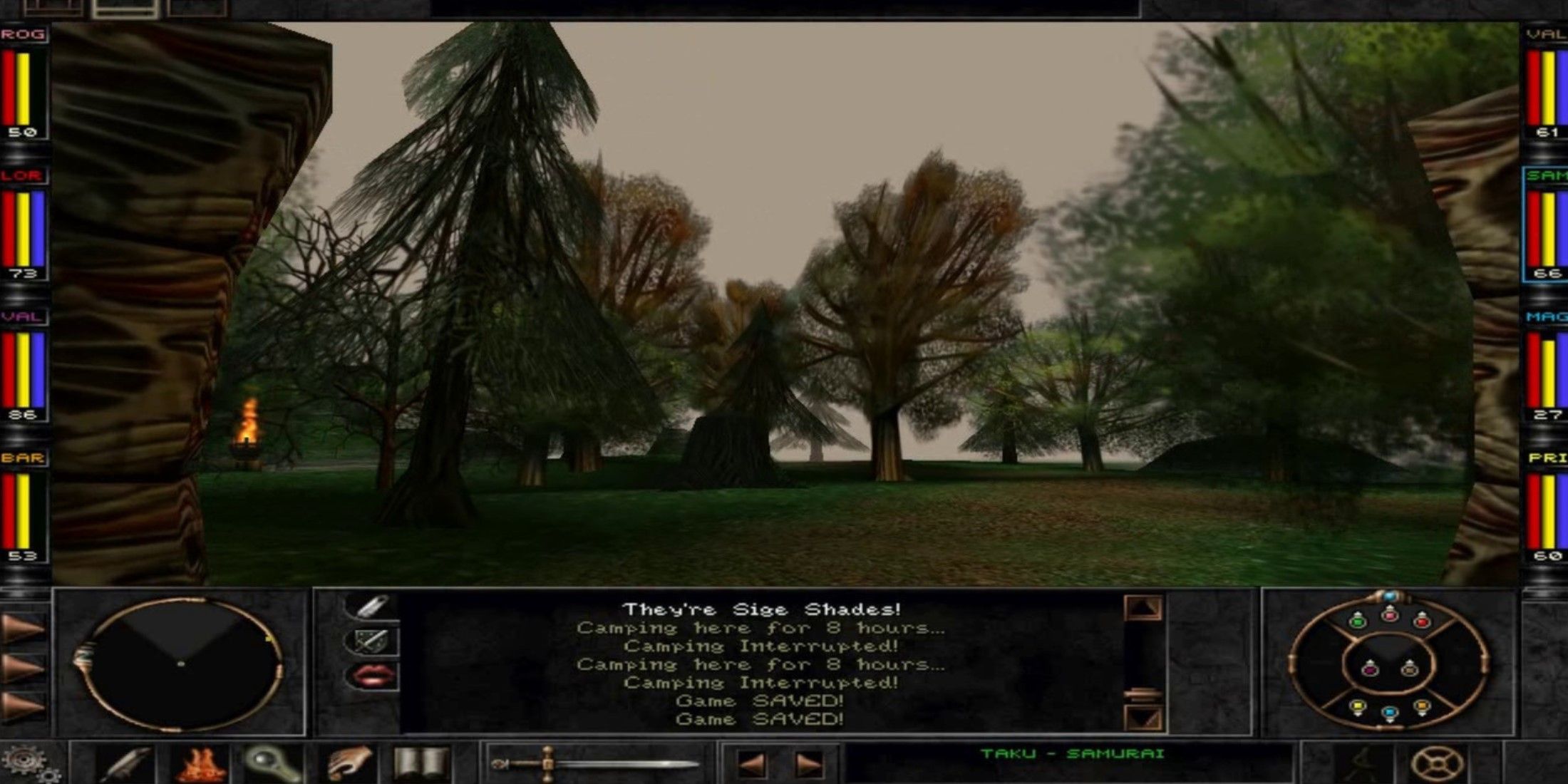Select the key icon in the bottom toolbar
Screen dimensions: 1568x784
[269, 763]
